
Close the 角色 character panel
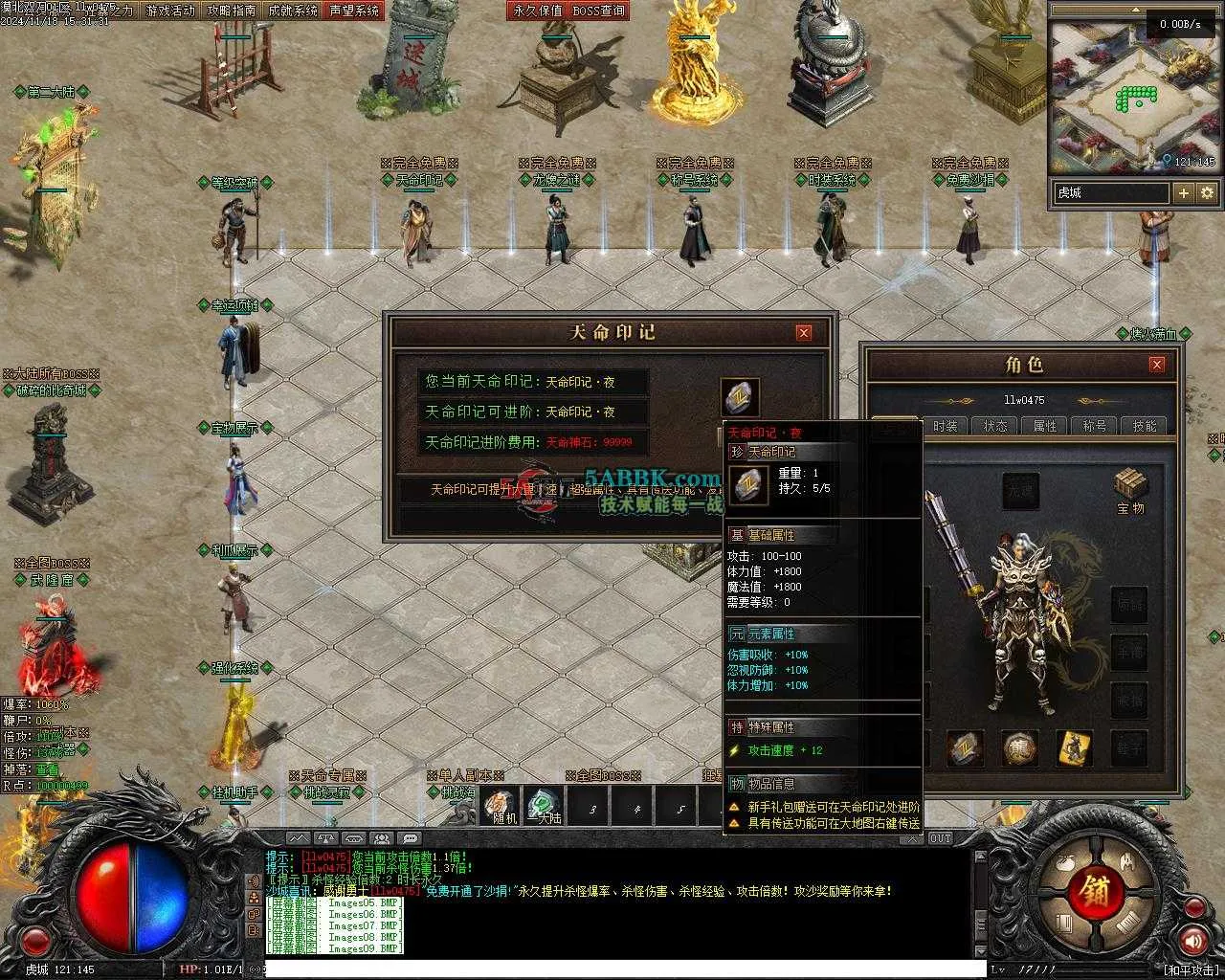[1157, 365]
